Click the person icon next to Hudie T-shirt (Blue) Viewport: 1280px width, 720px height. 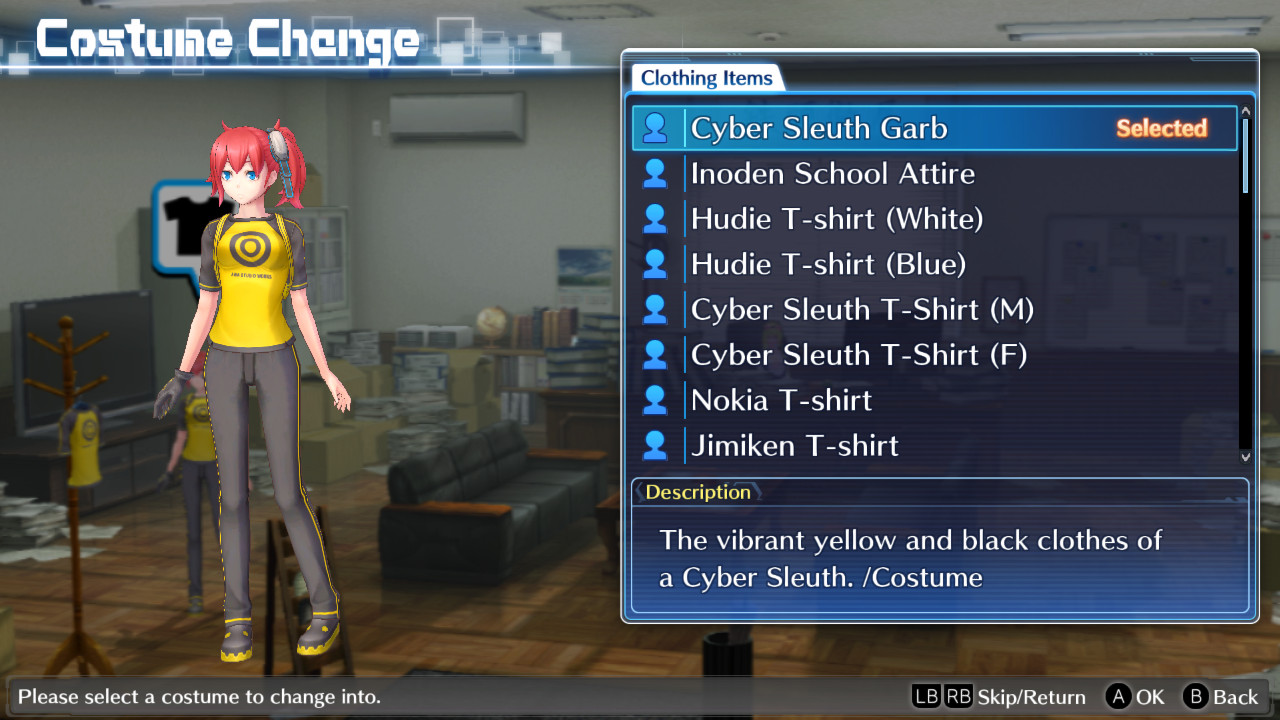[x=657, y=263]
